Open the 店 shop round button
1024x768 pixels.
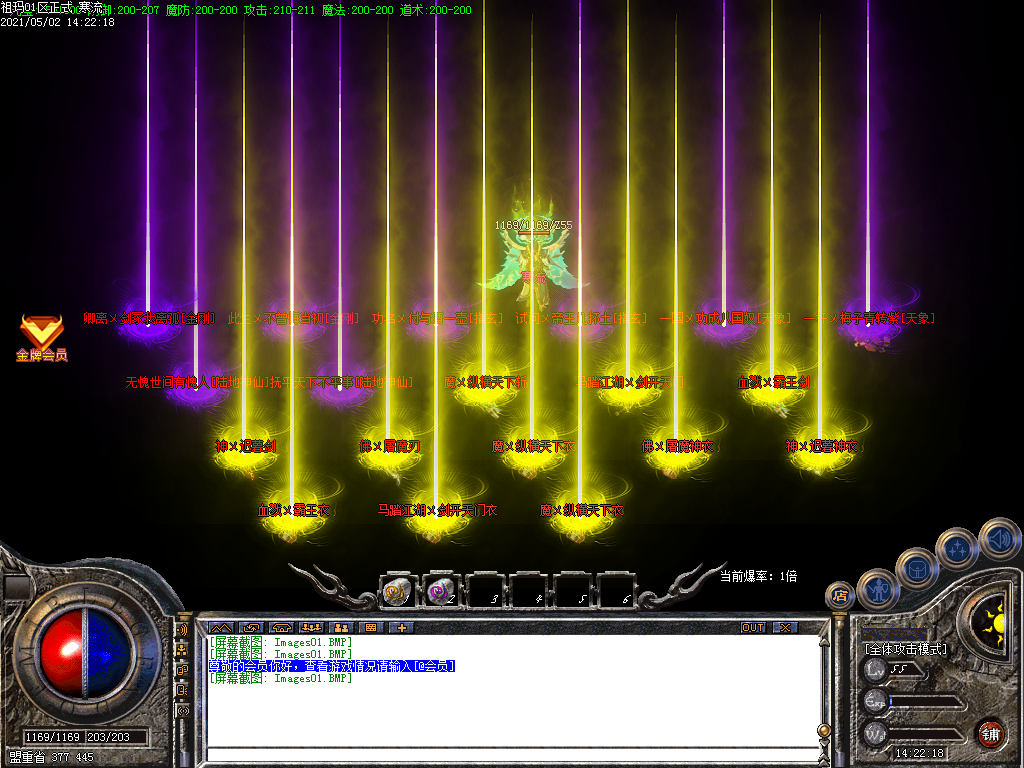coord(838,596)
